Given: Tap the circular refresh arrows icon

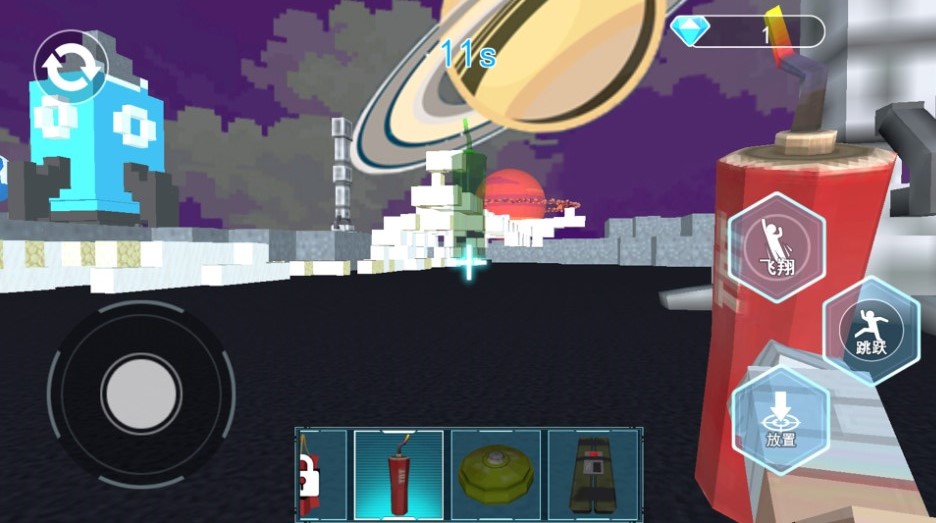Looking at the screenshot, I should tap(70, 68).
